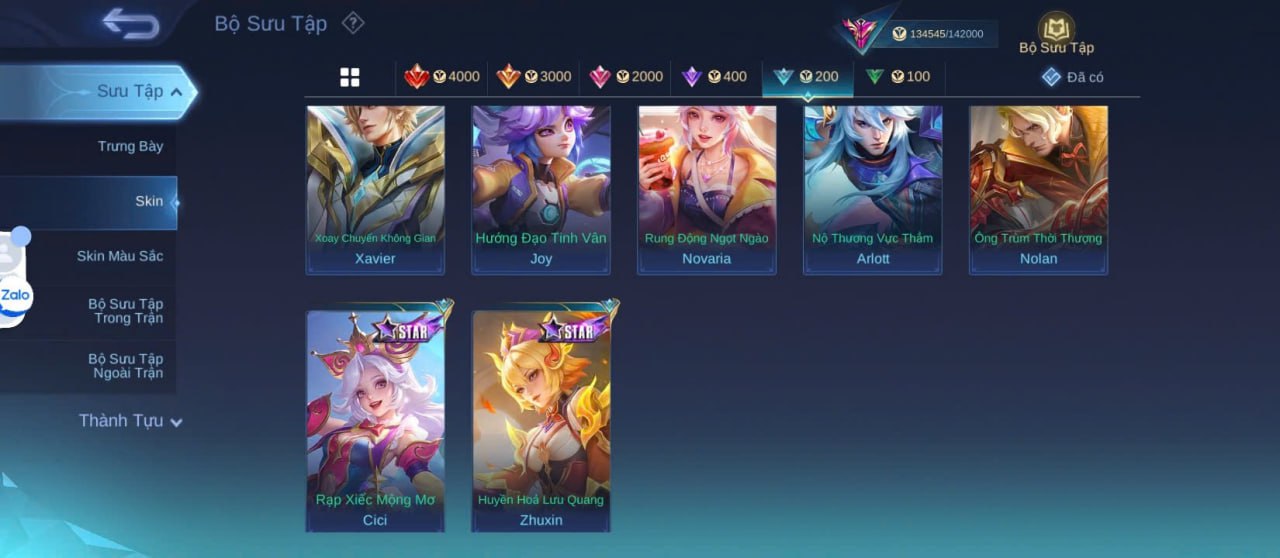The width and height of the screenshot is (1280, 558).
Task: Open the Trưng Bày menu entry
Action: 130,147
